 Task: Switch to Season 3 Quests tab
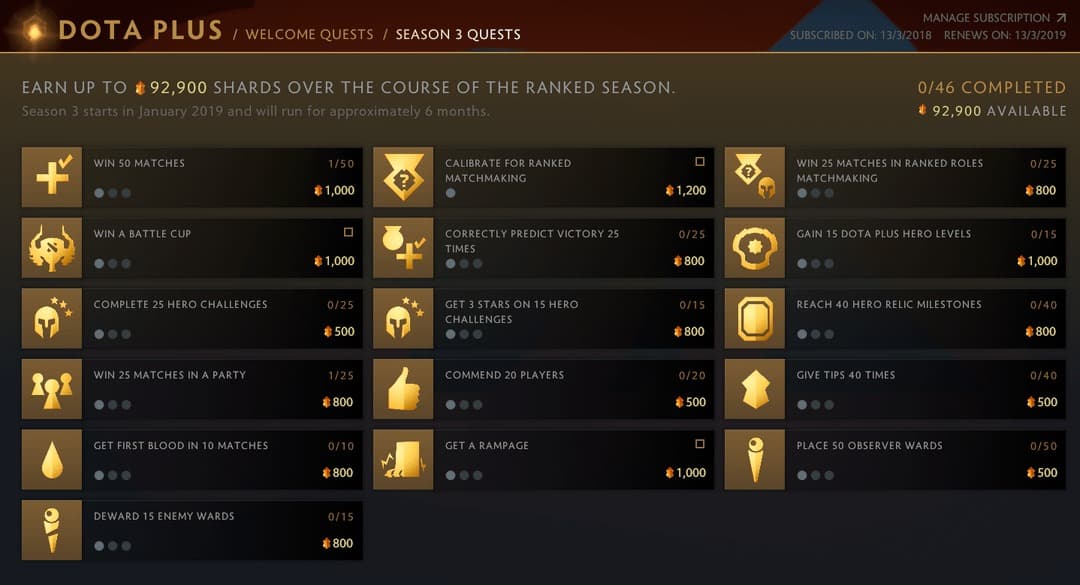[x=458, y=34]
